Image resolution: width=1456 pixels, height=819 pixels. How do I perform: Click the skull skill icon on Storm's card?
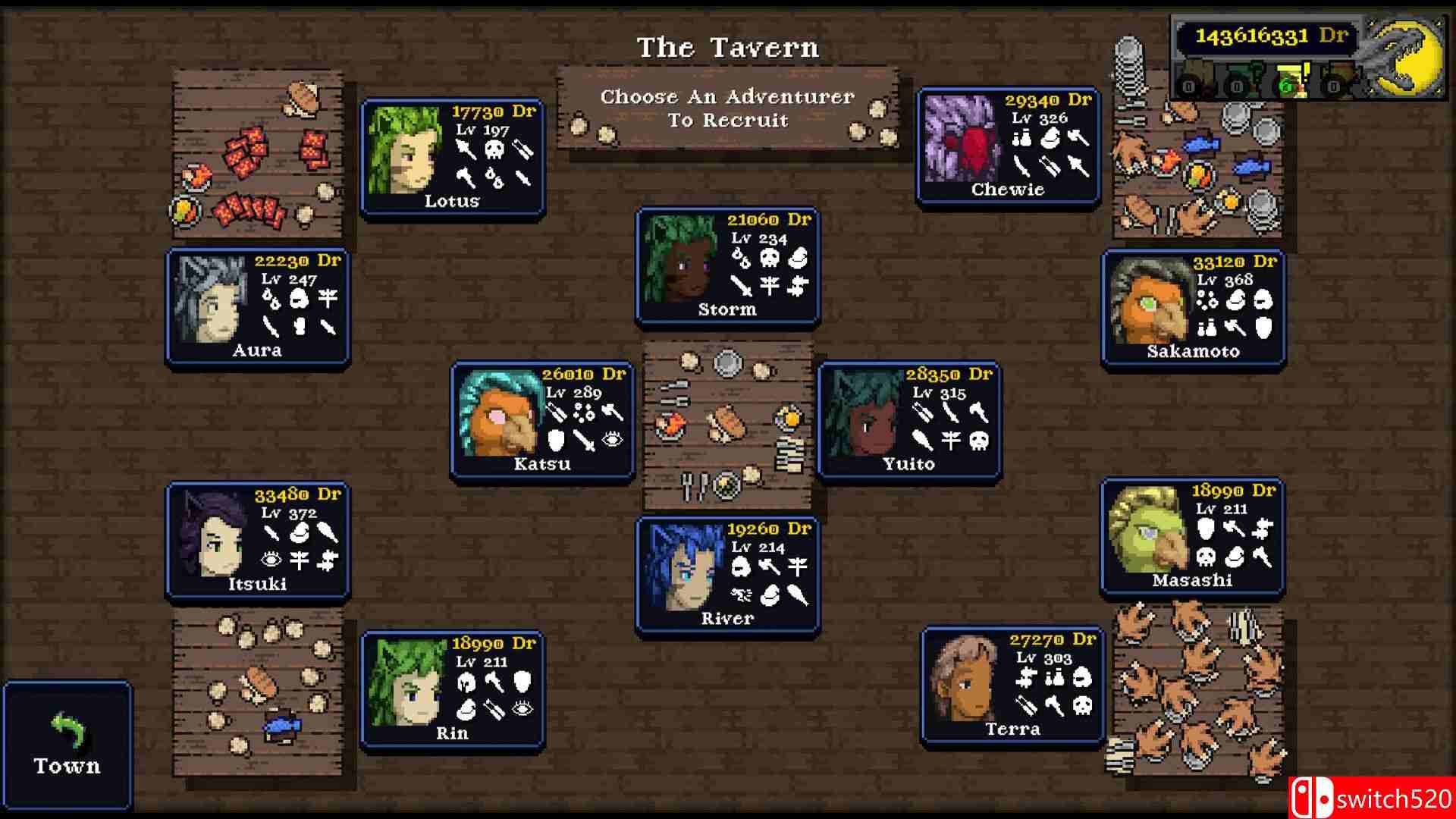point(770,257)
